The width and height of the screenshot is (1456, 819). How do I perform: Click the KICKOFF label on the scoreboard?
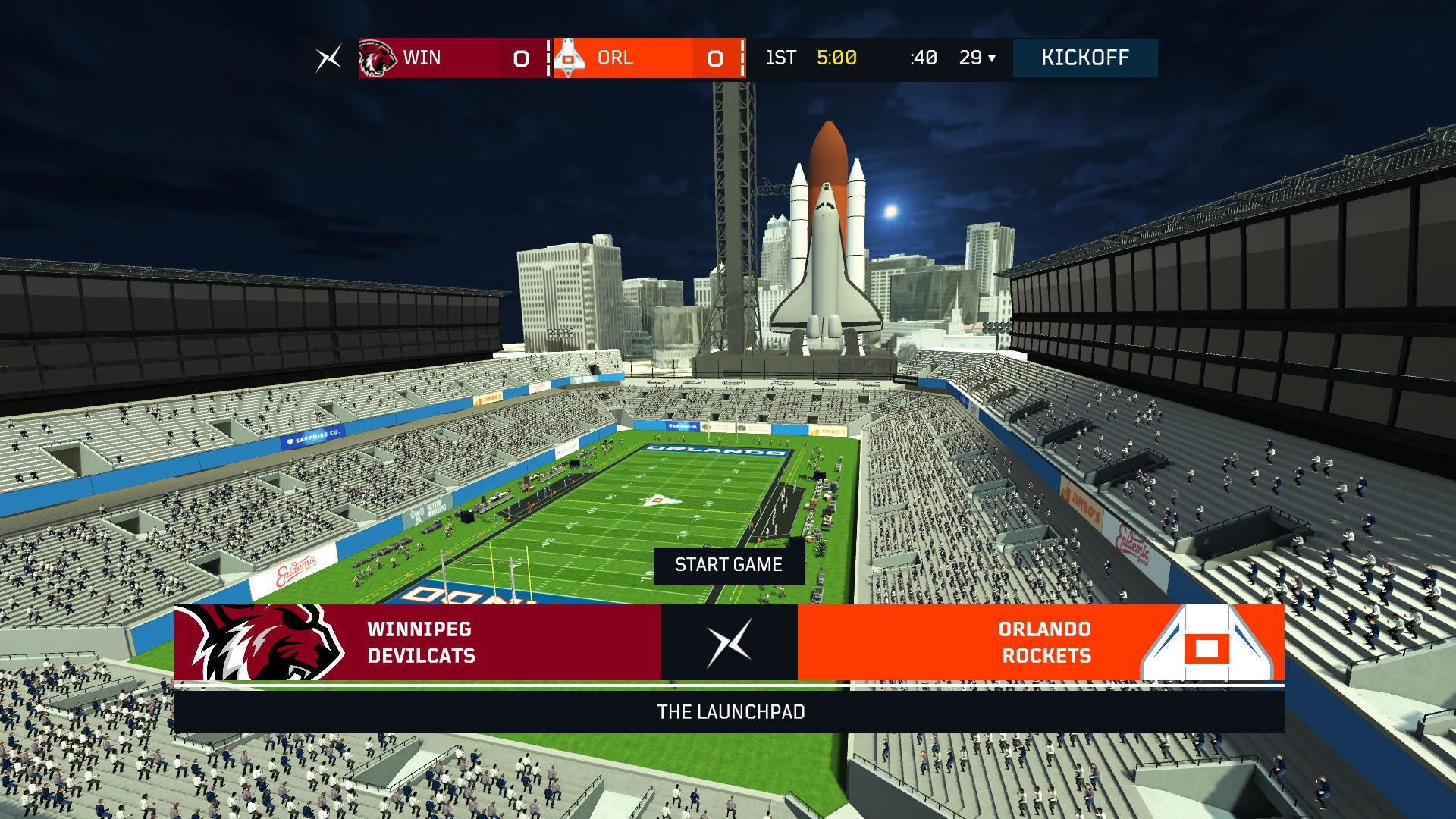pyautogui.click(x=1084, y=58)
